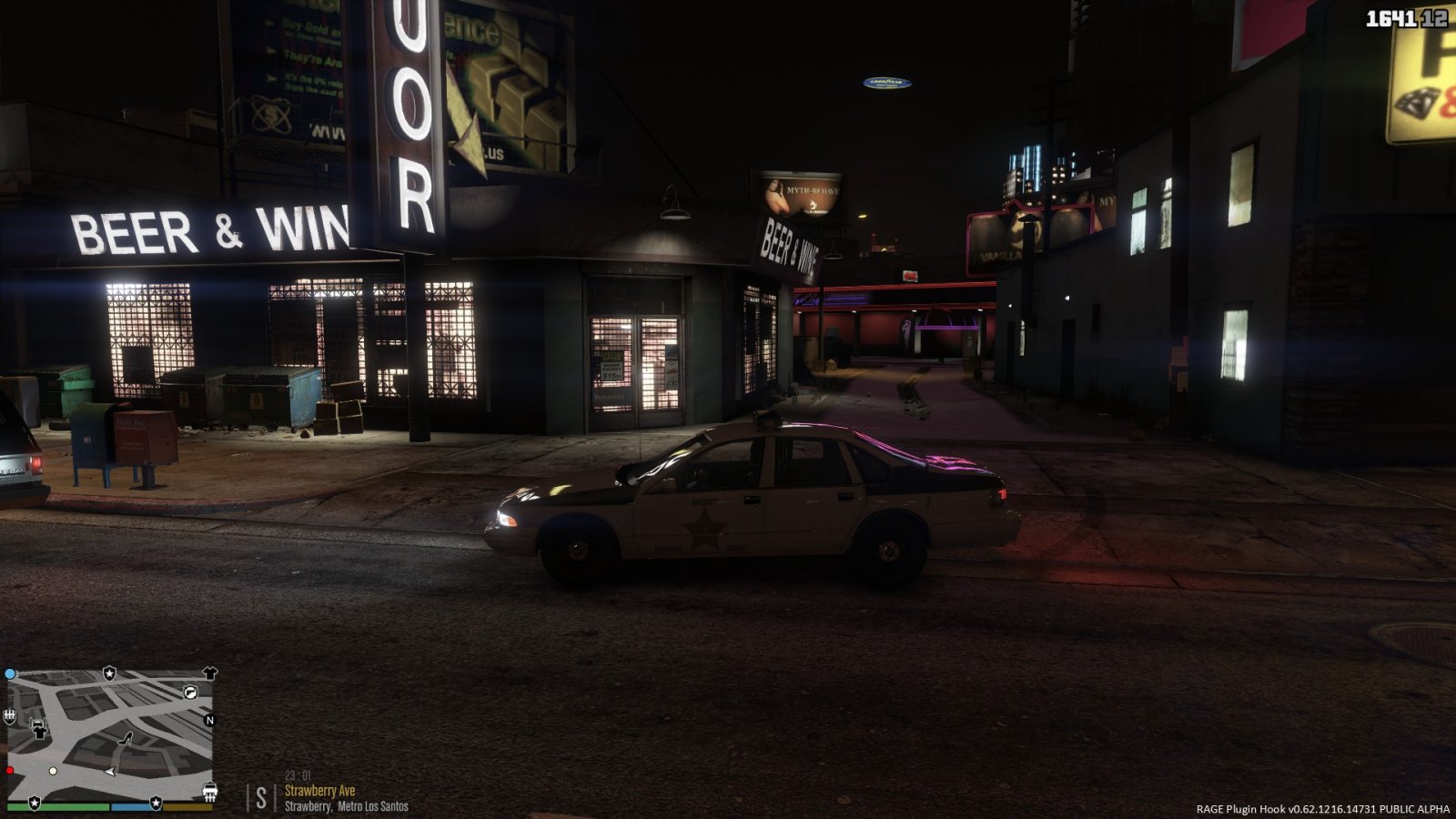Click the white player arrow on the minimap
1456x819 pixels.
[x=110, y=772]
